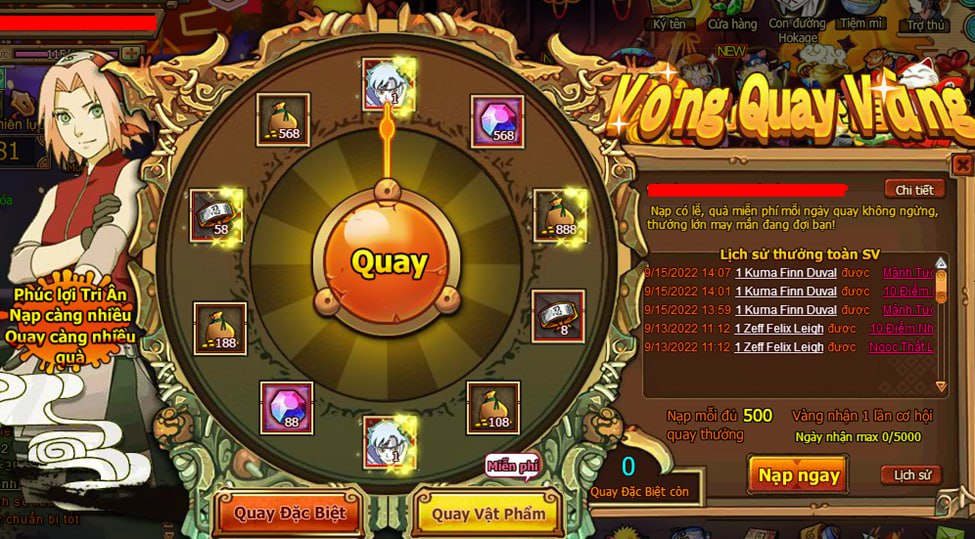
Task: Select the gold bag 888 prize slot
Action: (559, 215)
